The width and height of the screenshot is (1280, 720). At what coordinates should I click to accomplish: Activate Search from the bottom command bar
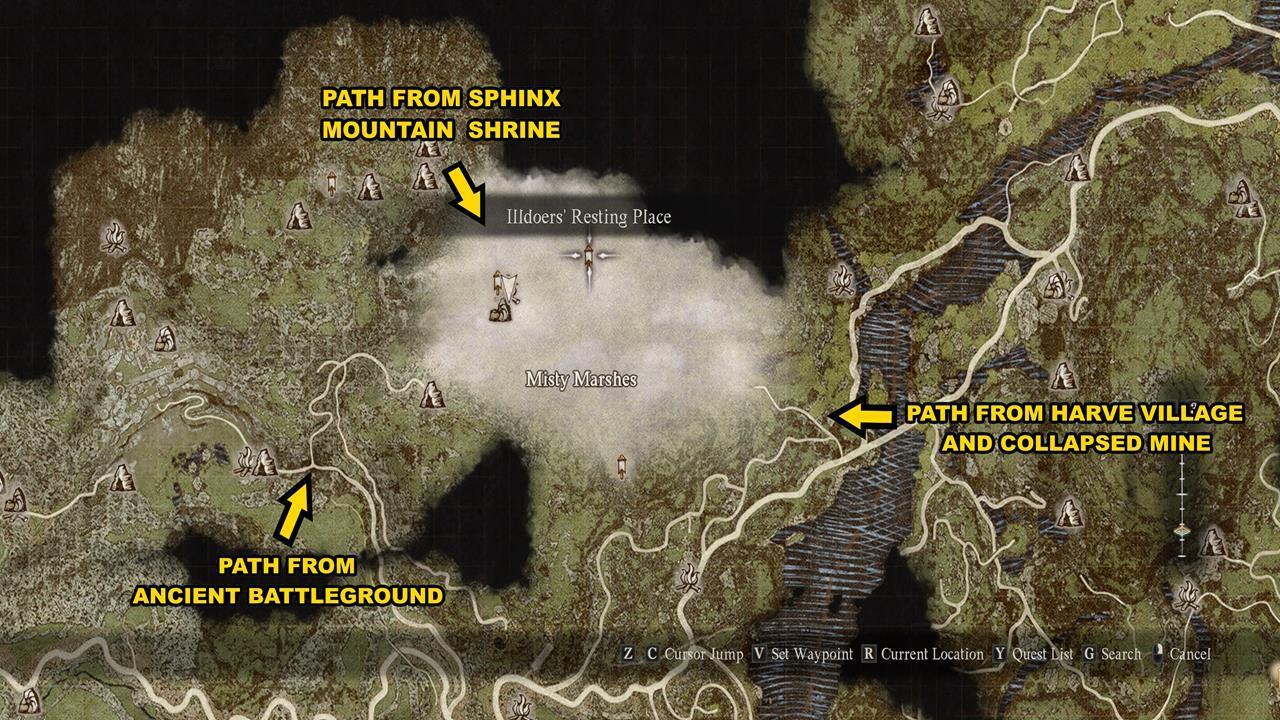pos(1122,653)
